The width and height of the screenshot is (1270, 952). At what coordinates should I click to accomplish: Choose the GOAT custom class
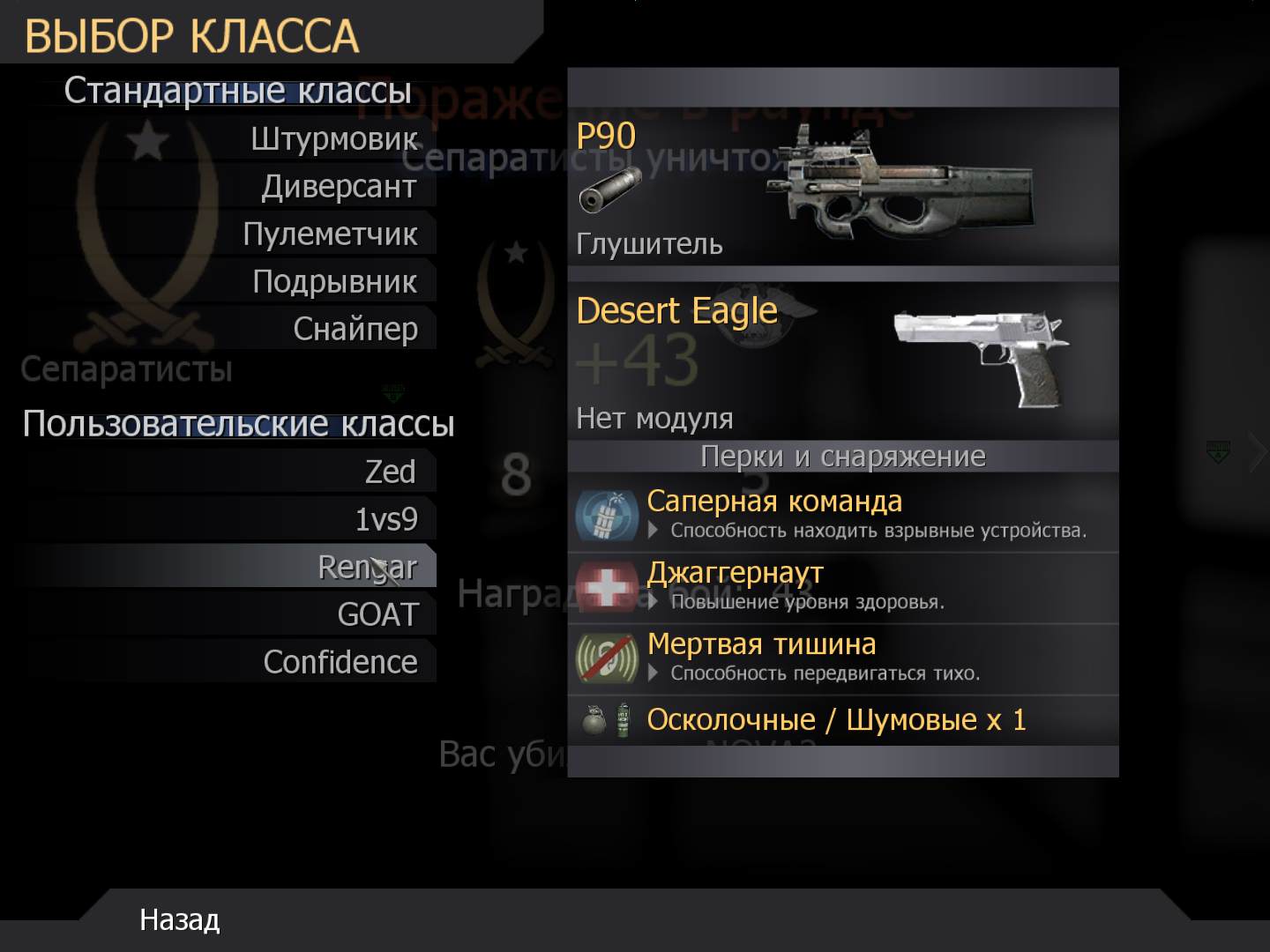[x=377, y=614]
